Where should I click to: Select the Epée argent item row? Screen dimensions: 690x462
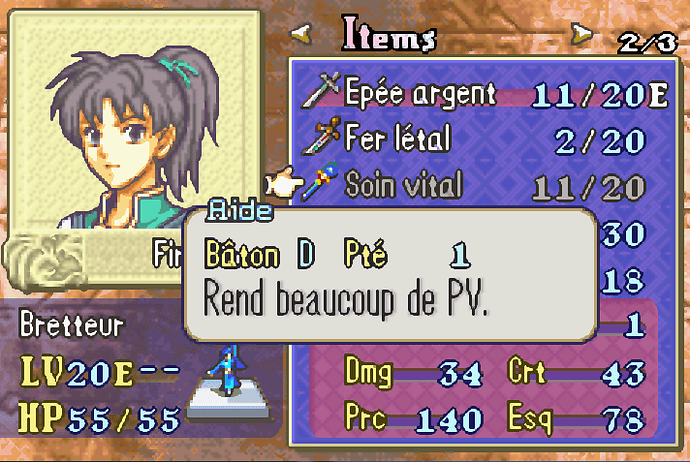(420, 95)
